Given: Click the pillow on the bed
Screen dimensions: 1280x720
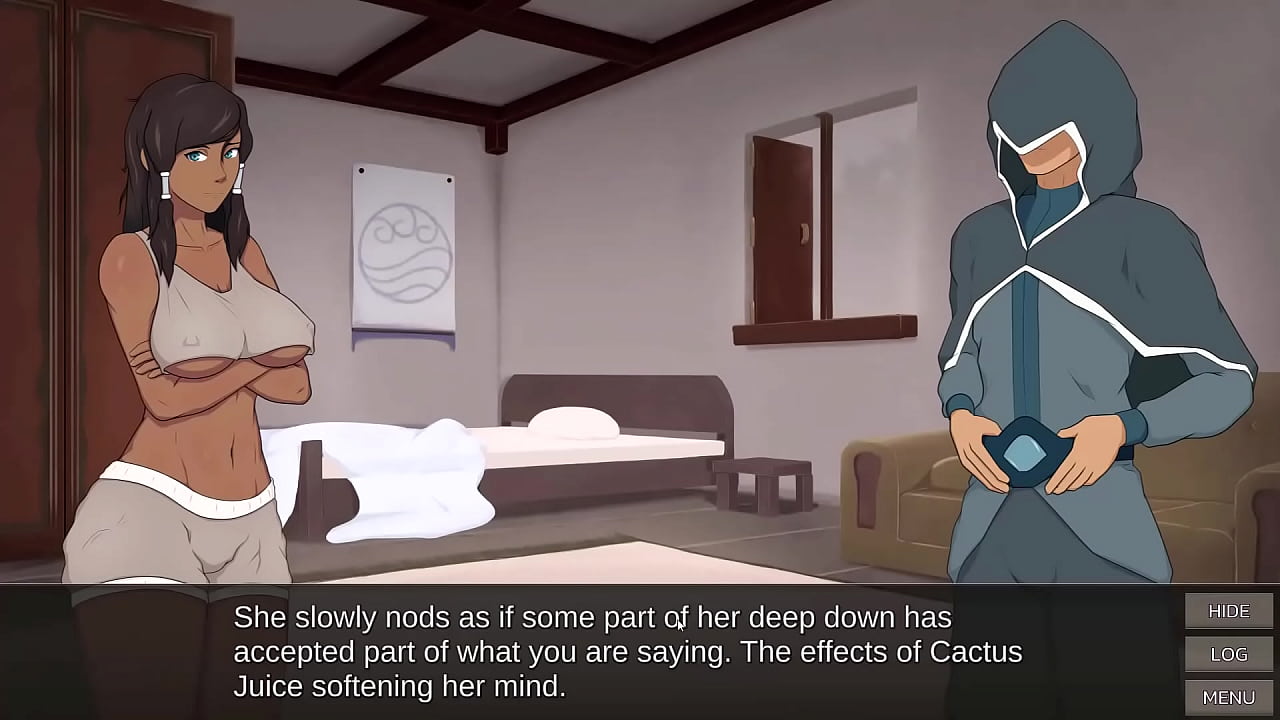Looking at the screenshot, I should 575,420.
